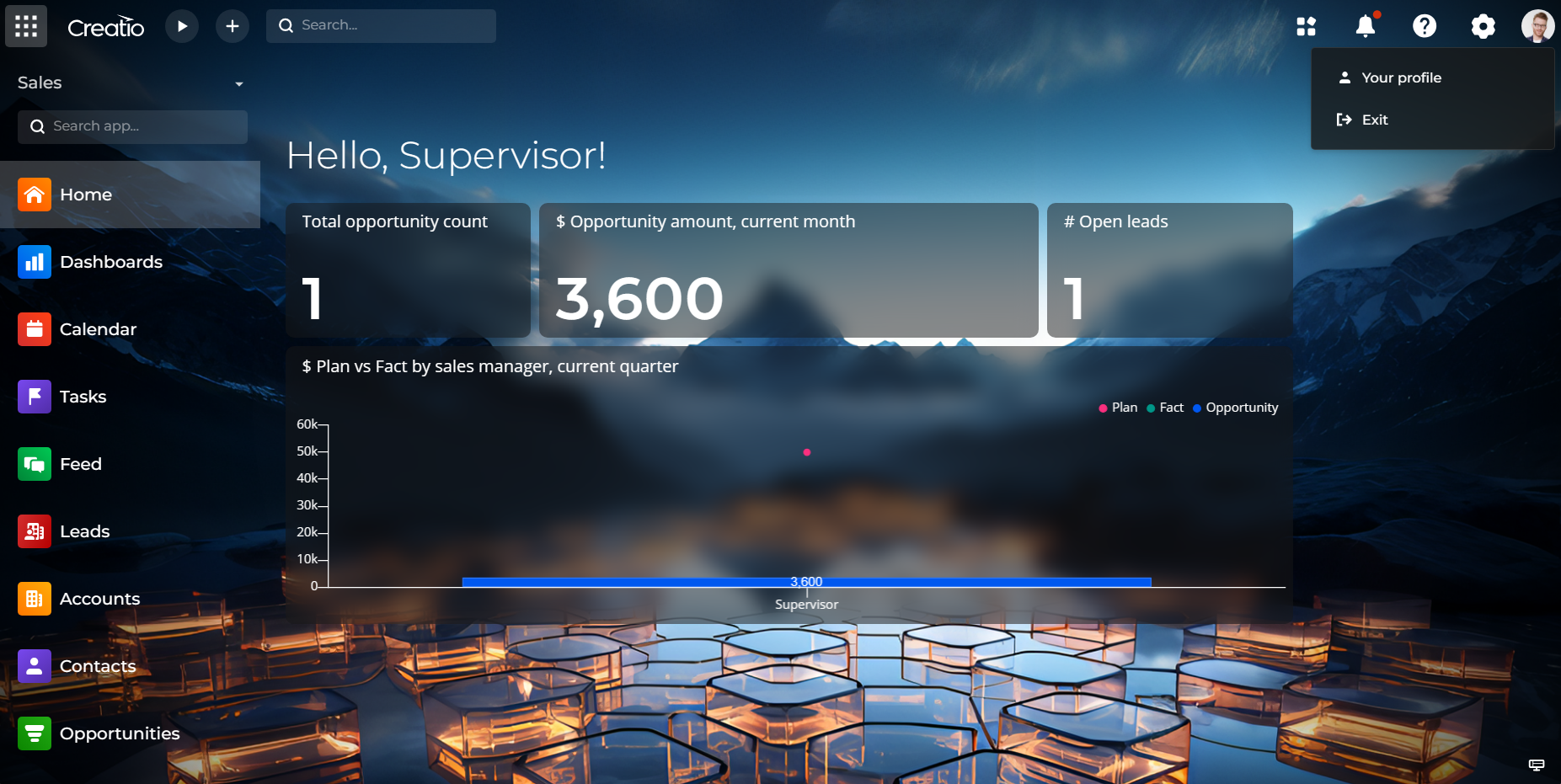The height and width of the screenshot is (784, 1561).
Task: Open the Opportunities section
Action: click(x=120, y=733)
